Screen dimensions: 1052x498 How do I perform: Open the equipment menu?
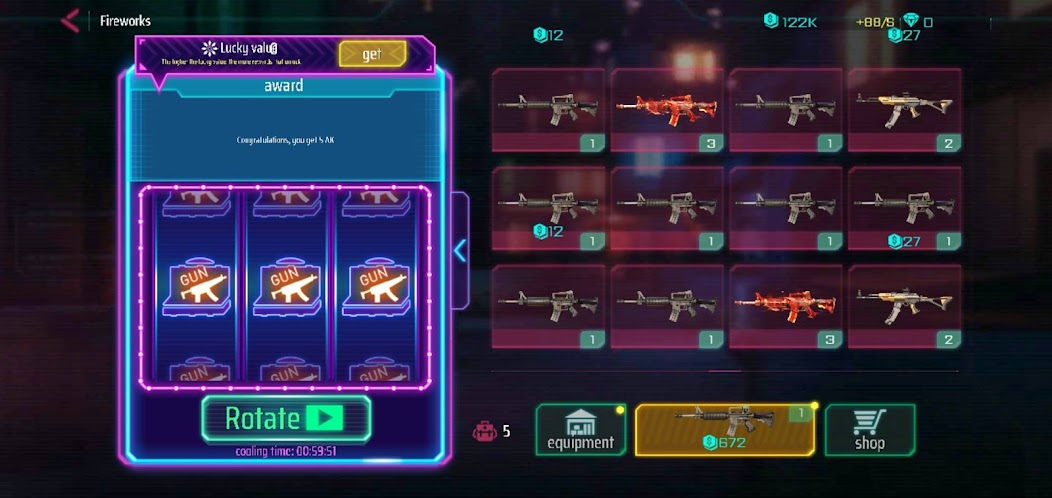(581, 430)
